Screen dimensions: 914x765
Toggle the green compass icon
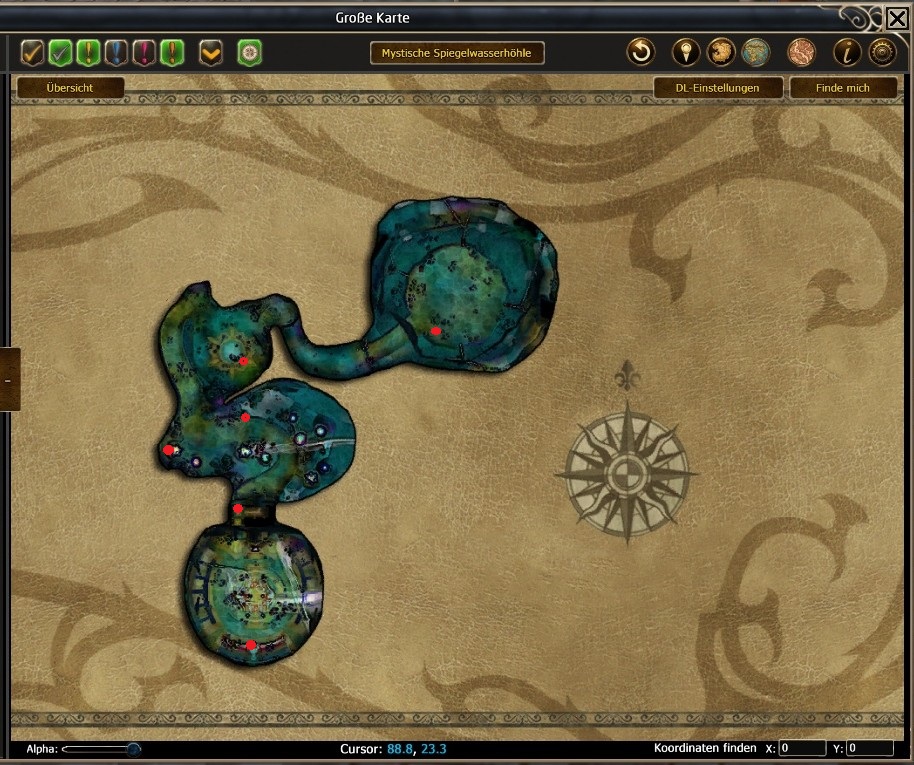pos(249,52)
